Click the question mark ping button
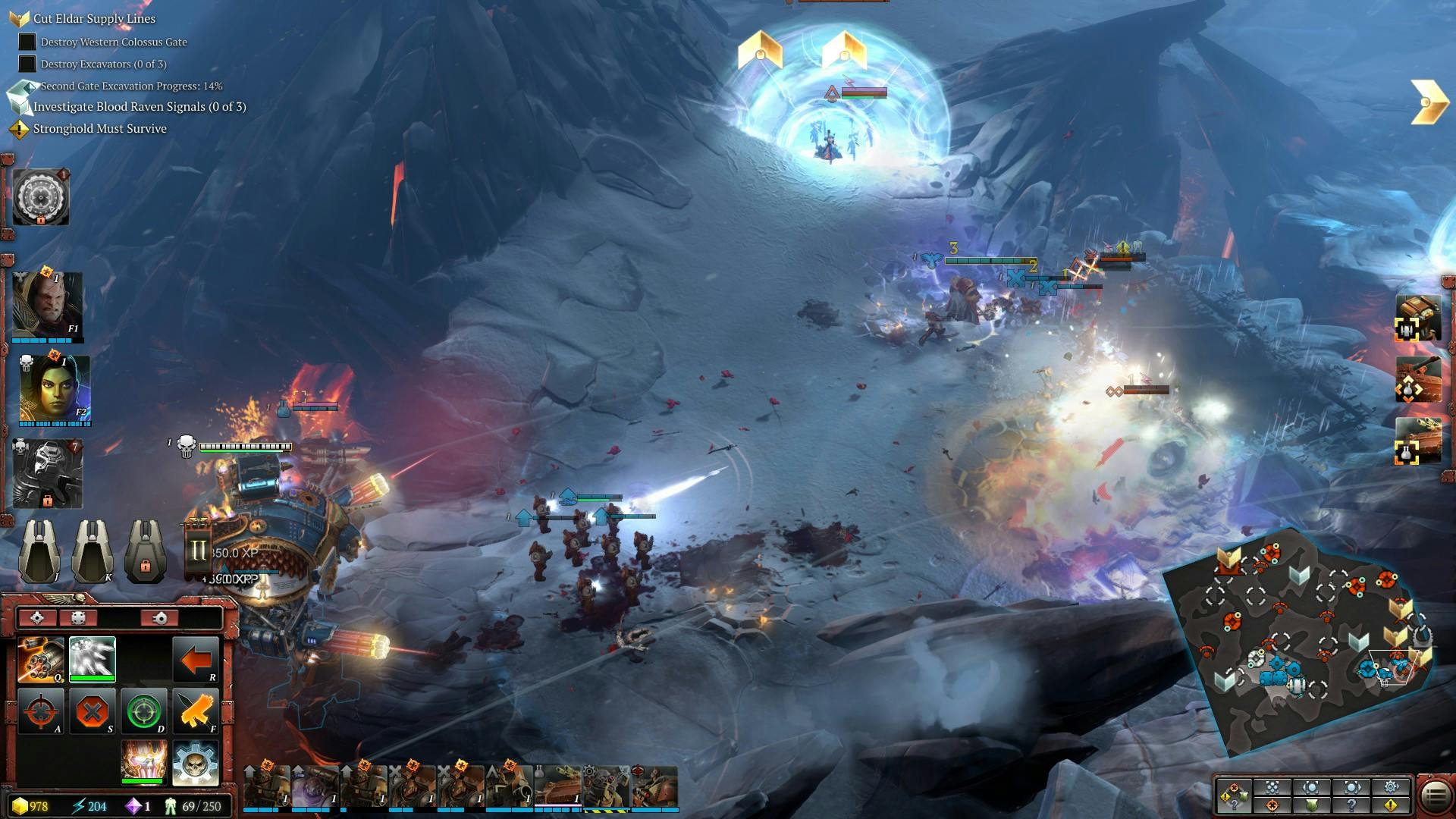Viewport: 1456px width, 819px height. point(1351,805)
